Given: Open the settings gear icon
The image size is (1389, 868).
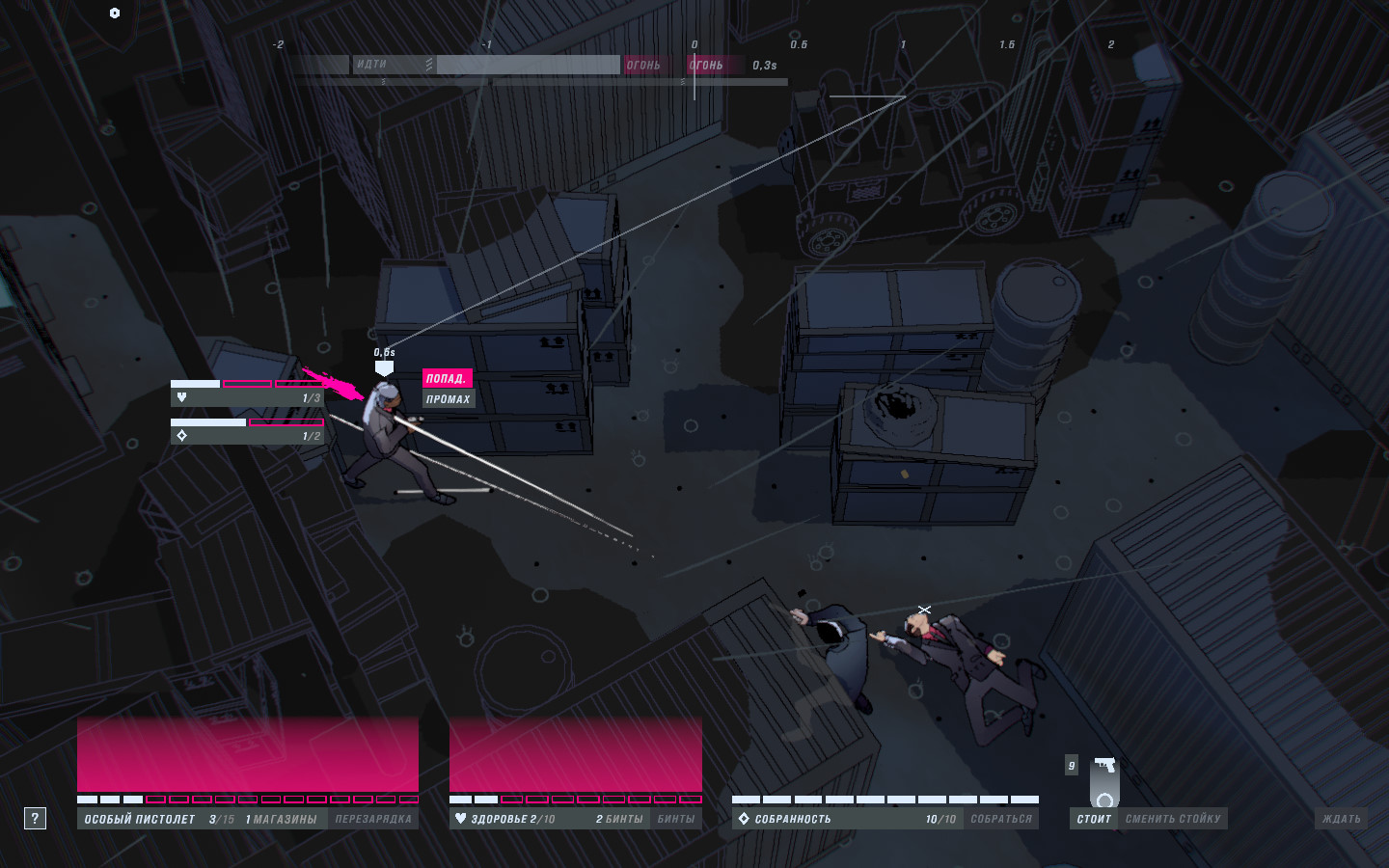Looking at the screenshot, I should pyautogui.click(x=115, y=13).
